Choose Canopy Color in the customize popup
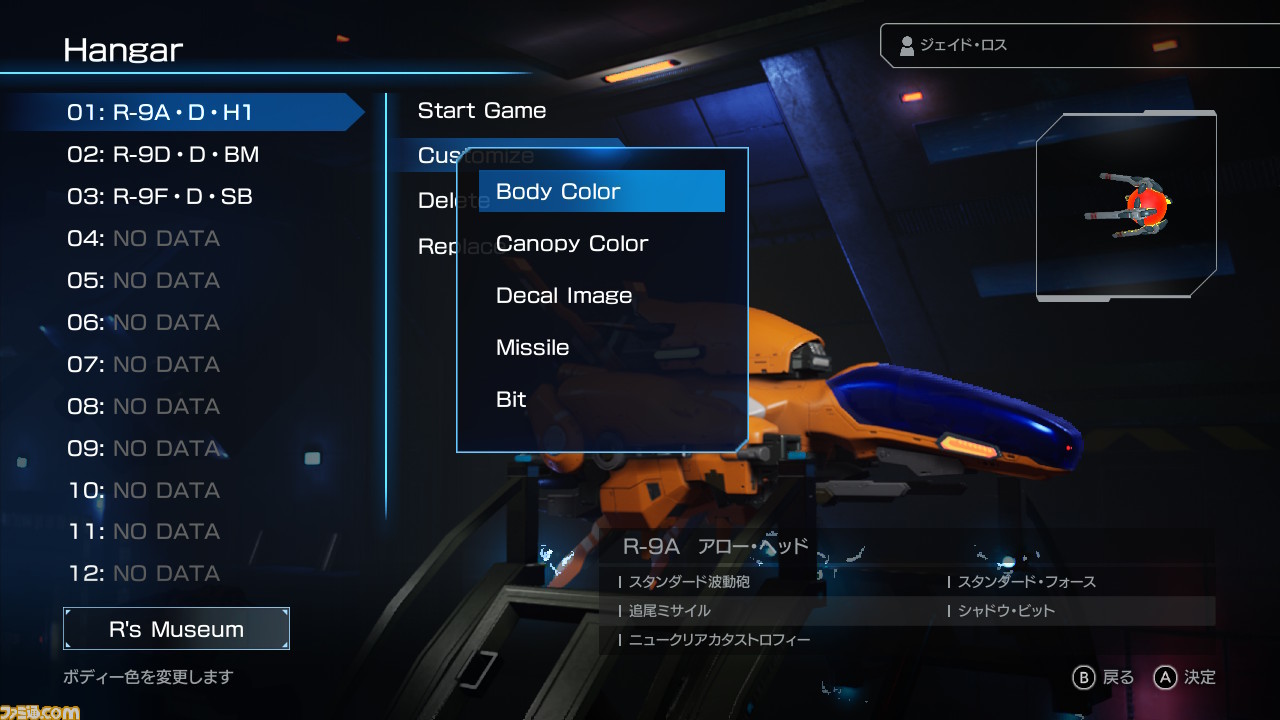Screen dimensions: 1280x720 point(572,243)
